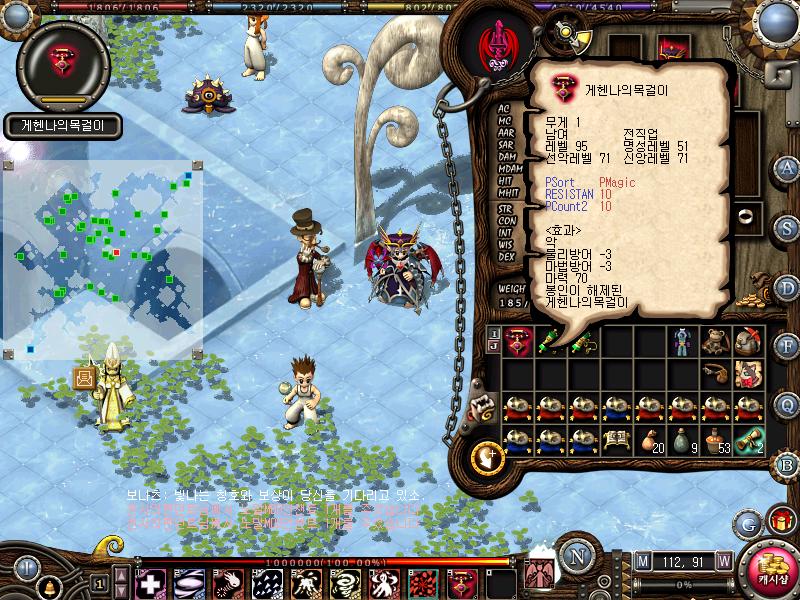Image resolution: width=800 pixels, height=600 pixels.
Task: Select the armor suit inventory item
Action: tap(681, 341)
